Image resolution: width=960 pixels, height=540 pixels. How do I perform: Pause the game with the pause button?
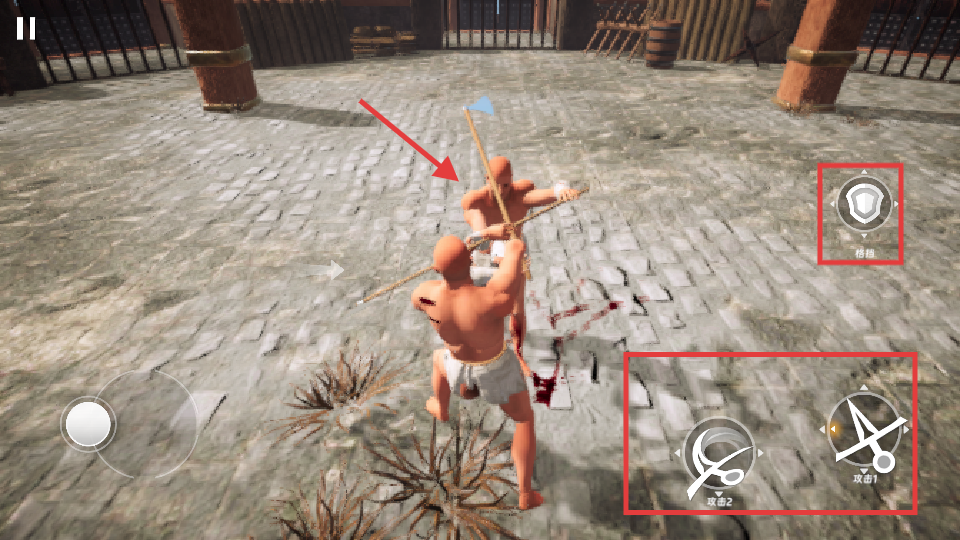[26, 28]
